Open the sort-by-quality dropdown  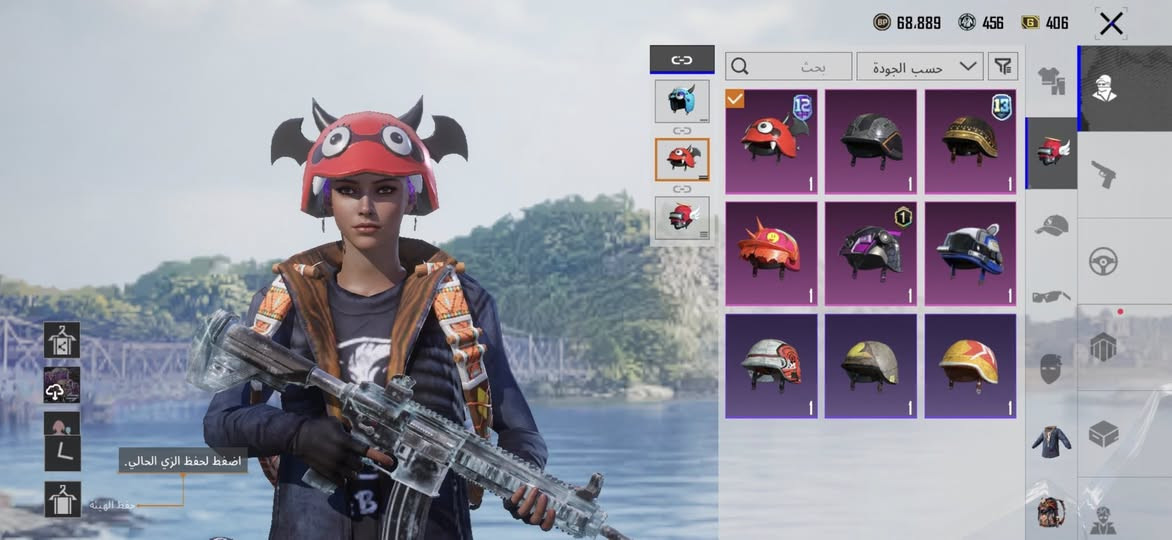[x=919, y=67]
